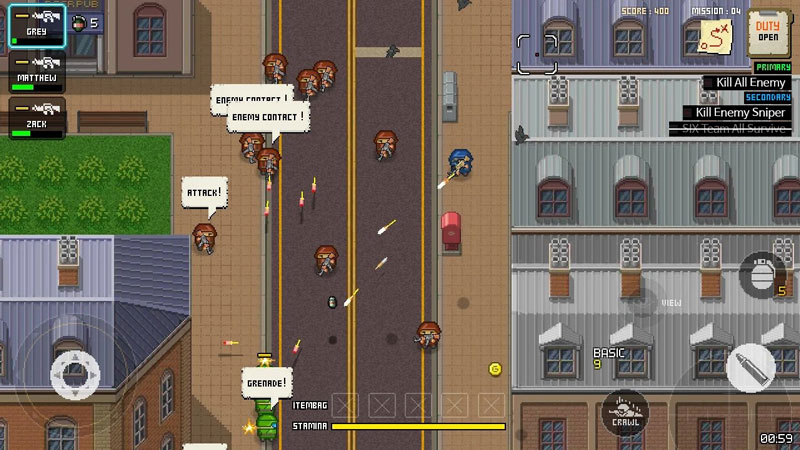Throw a grenade with the grenade button

click(763, 275)
